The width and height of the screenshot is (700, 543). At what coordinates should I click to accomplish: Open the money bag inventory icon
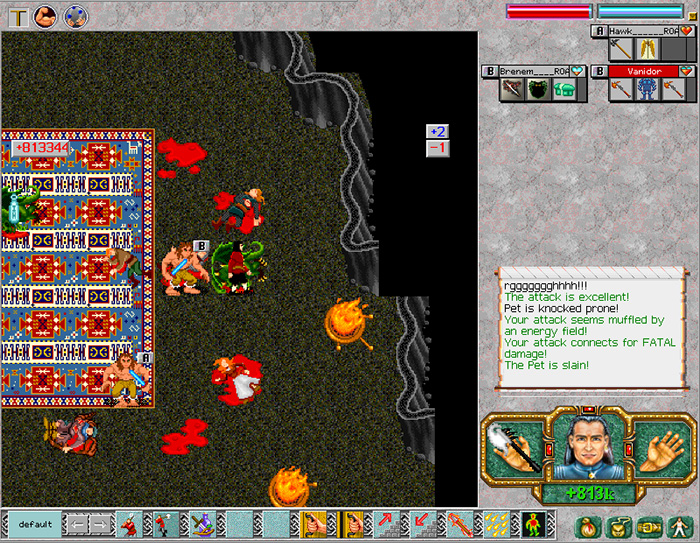tap(587, 525)
